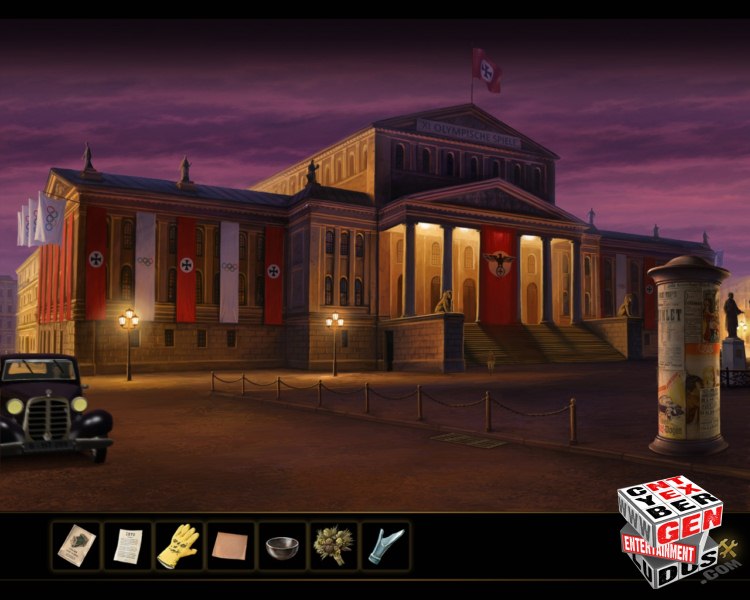Image resolution: width=750 pixels, height=600 pixels.
Task: Click the tan photo card inventory item
Action: click(x=76, y=546)
